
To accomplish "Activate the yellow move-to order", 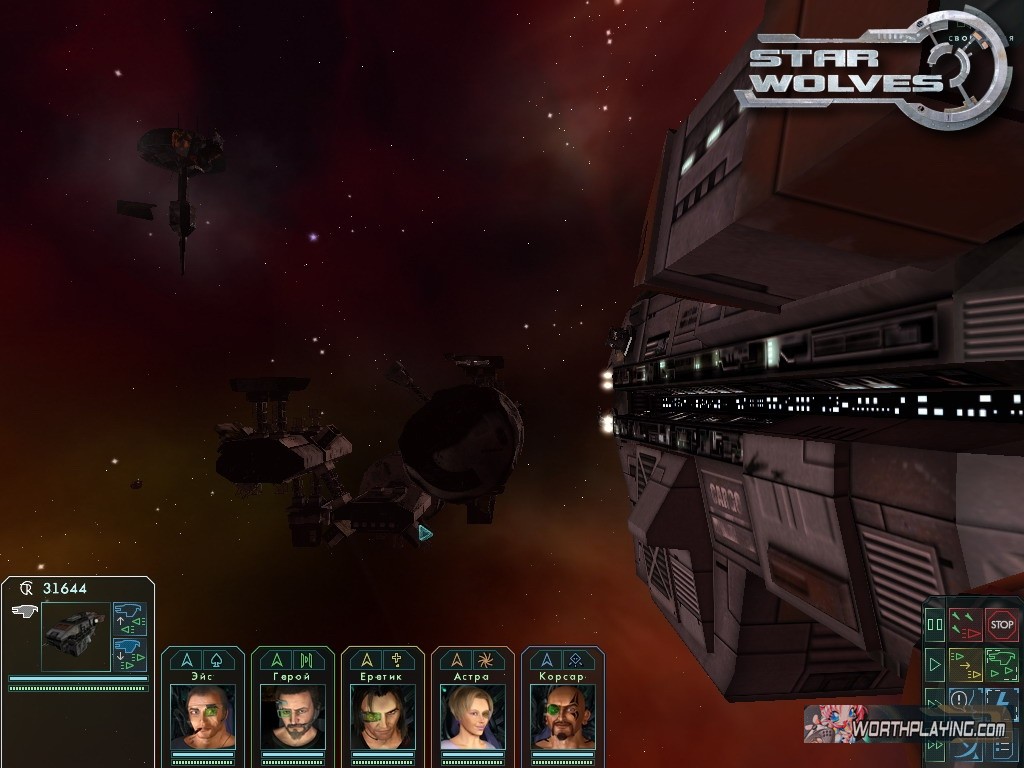I will coord(966,662).
